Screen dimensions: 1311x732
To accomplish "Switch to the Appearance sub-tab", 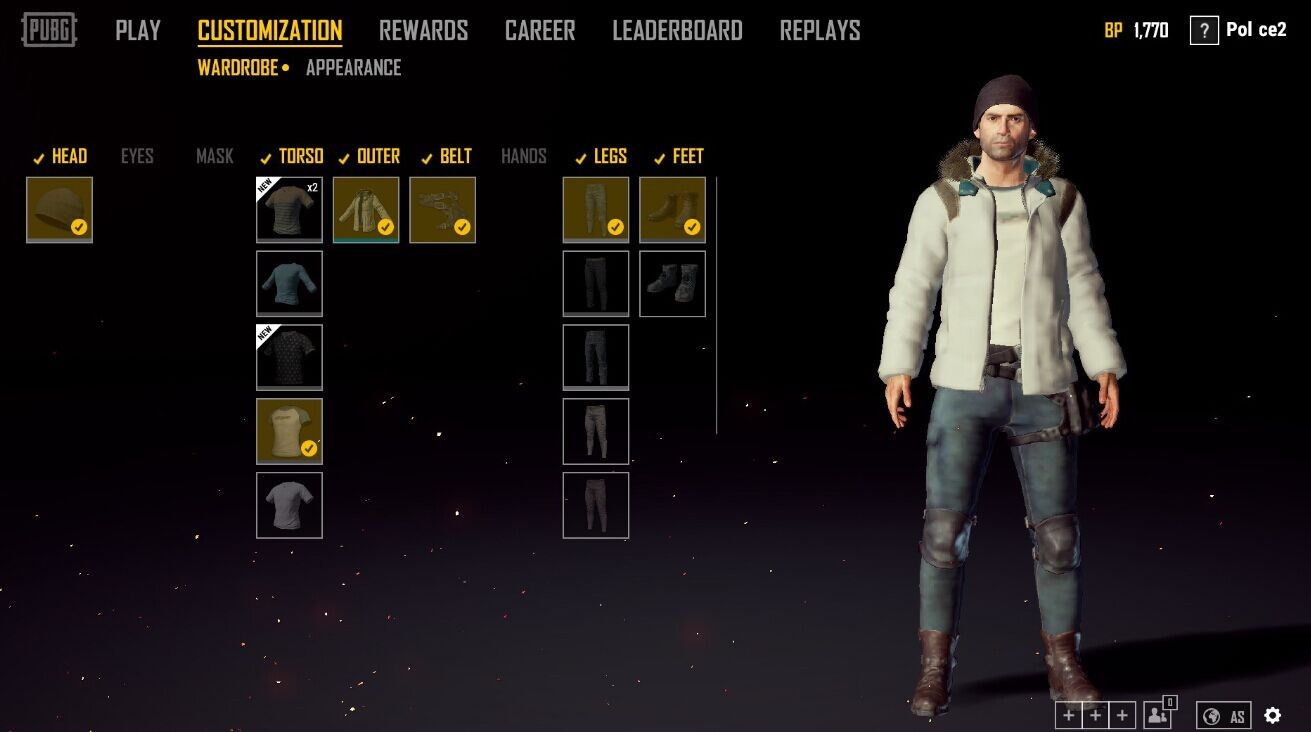I will click(x=353, y=68).
